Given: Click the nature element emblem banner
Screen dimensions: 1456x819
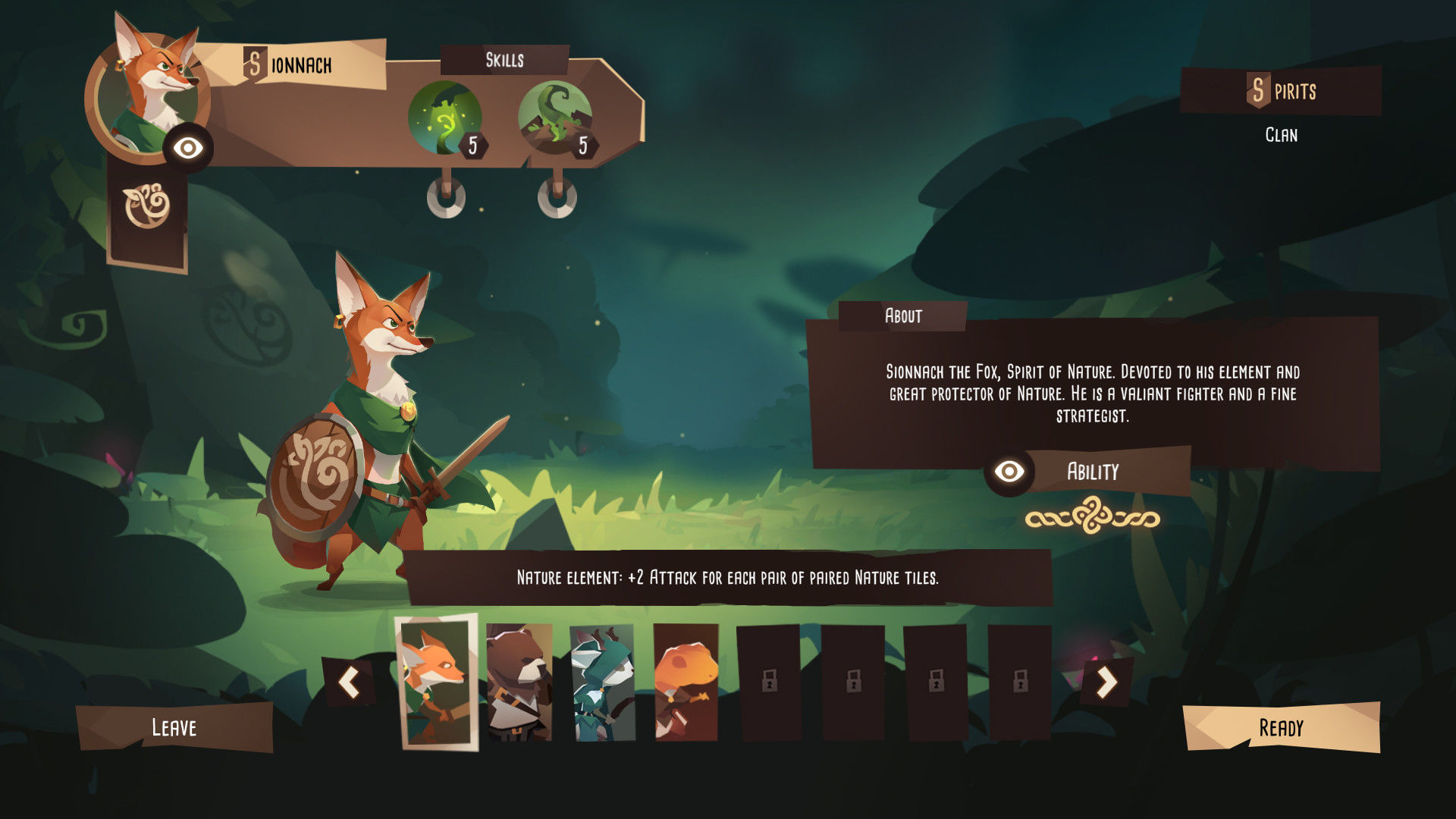Looking at the screenshot, I should point(147,206).
